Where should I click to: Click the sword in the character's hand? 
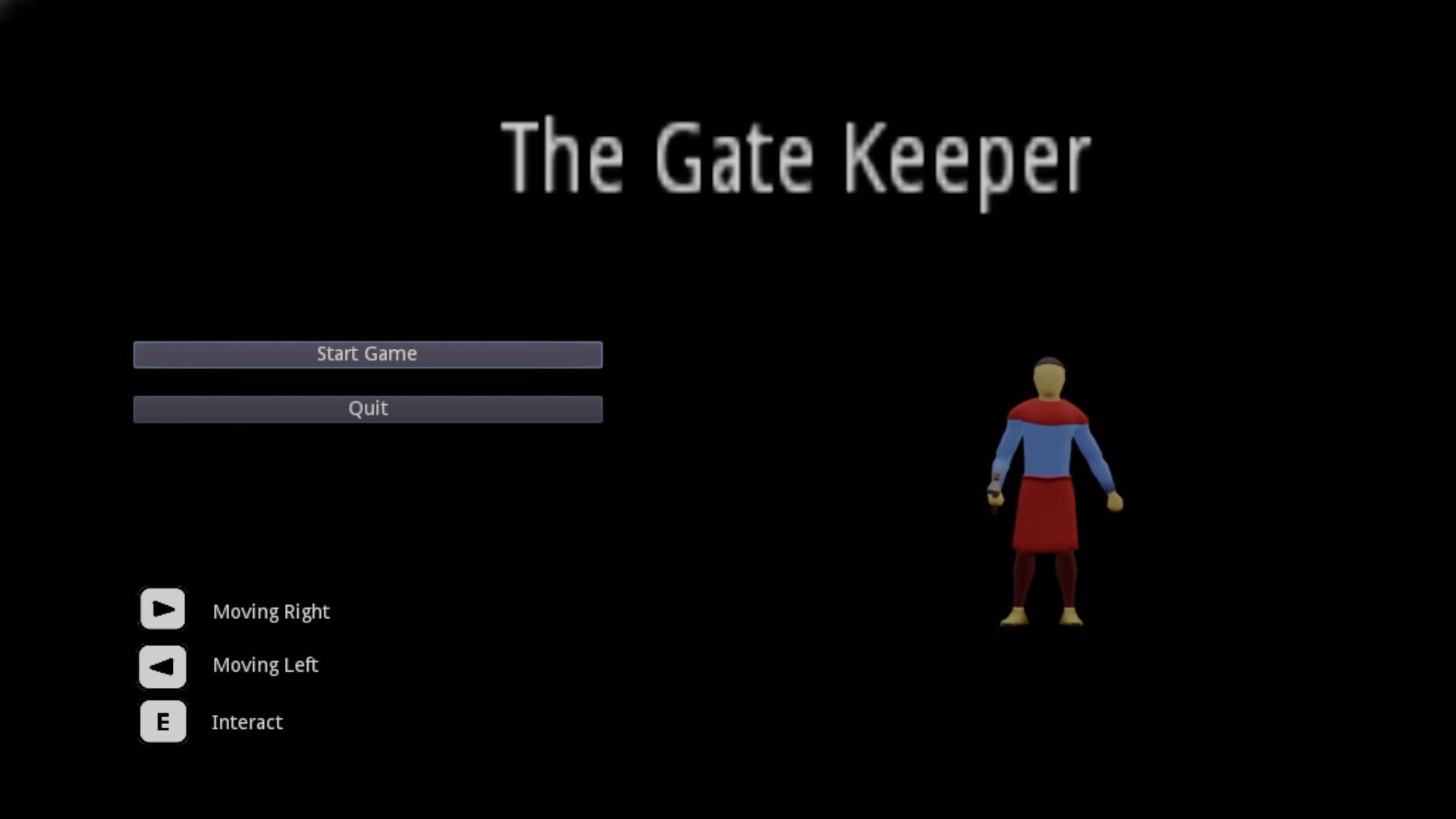[996, 493]
